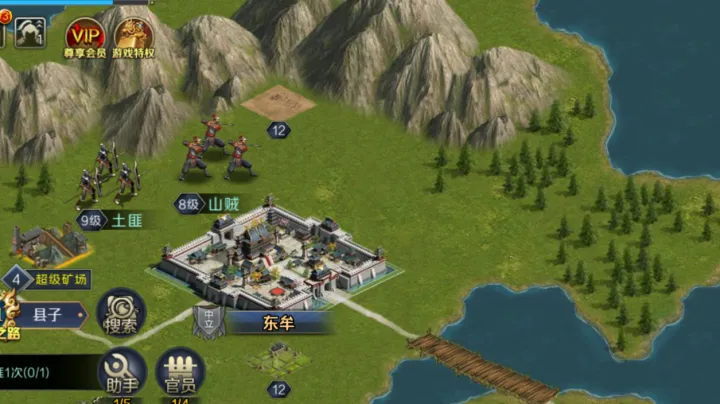Tap the 搜索 search button
The image size is (720, 404).
coord(121,311)
